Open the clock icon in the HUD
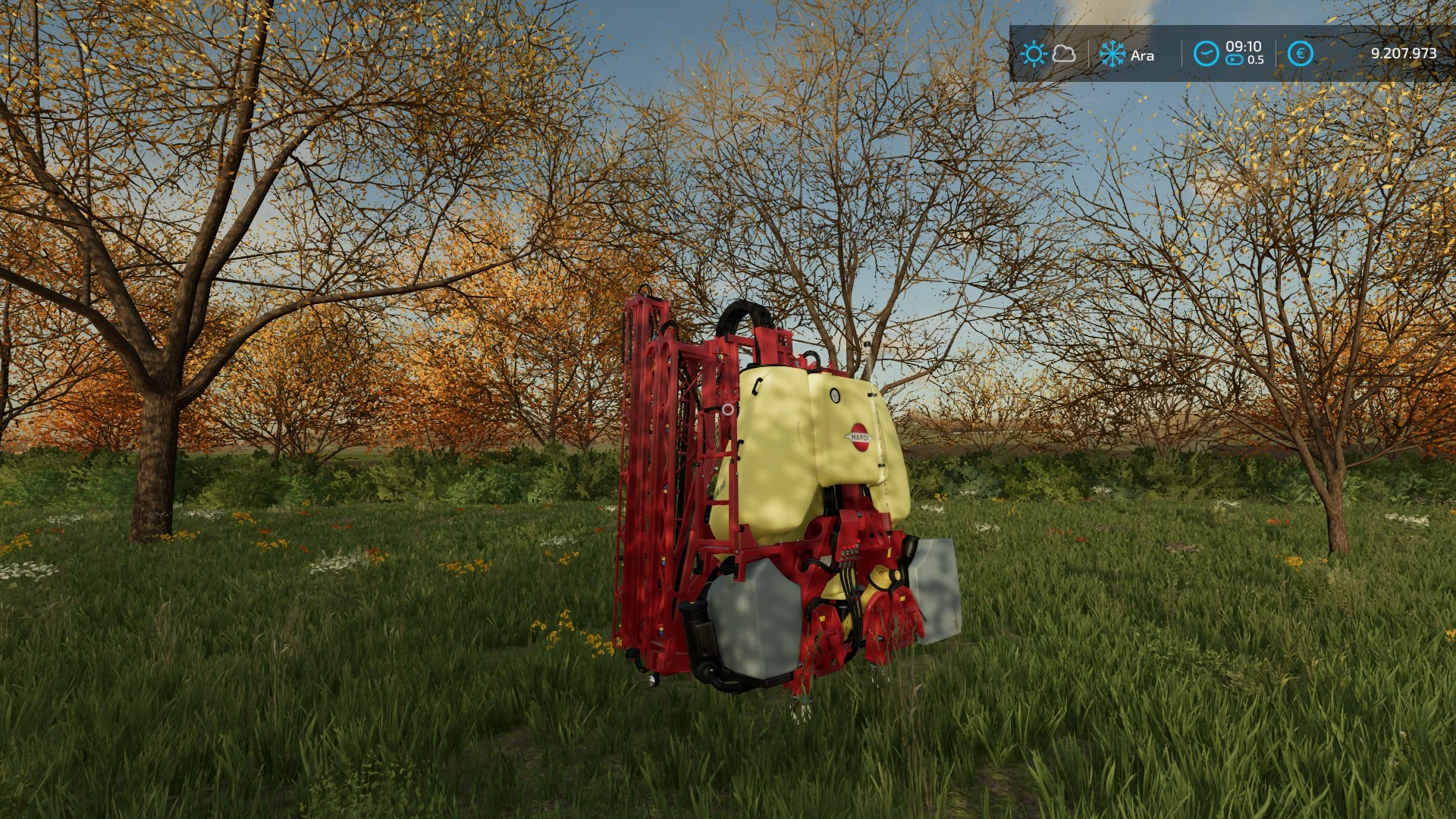 (x=1207, y=53)
